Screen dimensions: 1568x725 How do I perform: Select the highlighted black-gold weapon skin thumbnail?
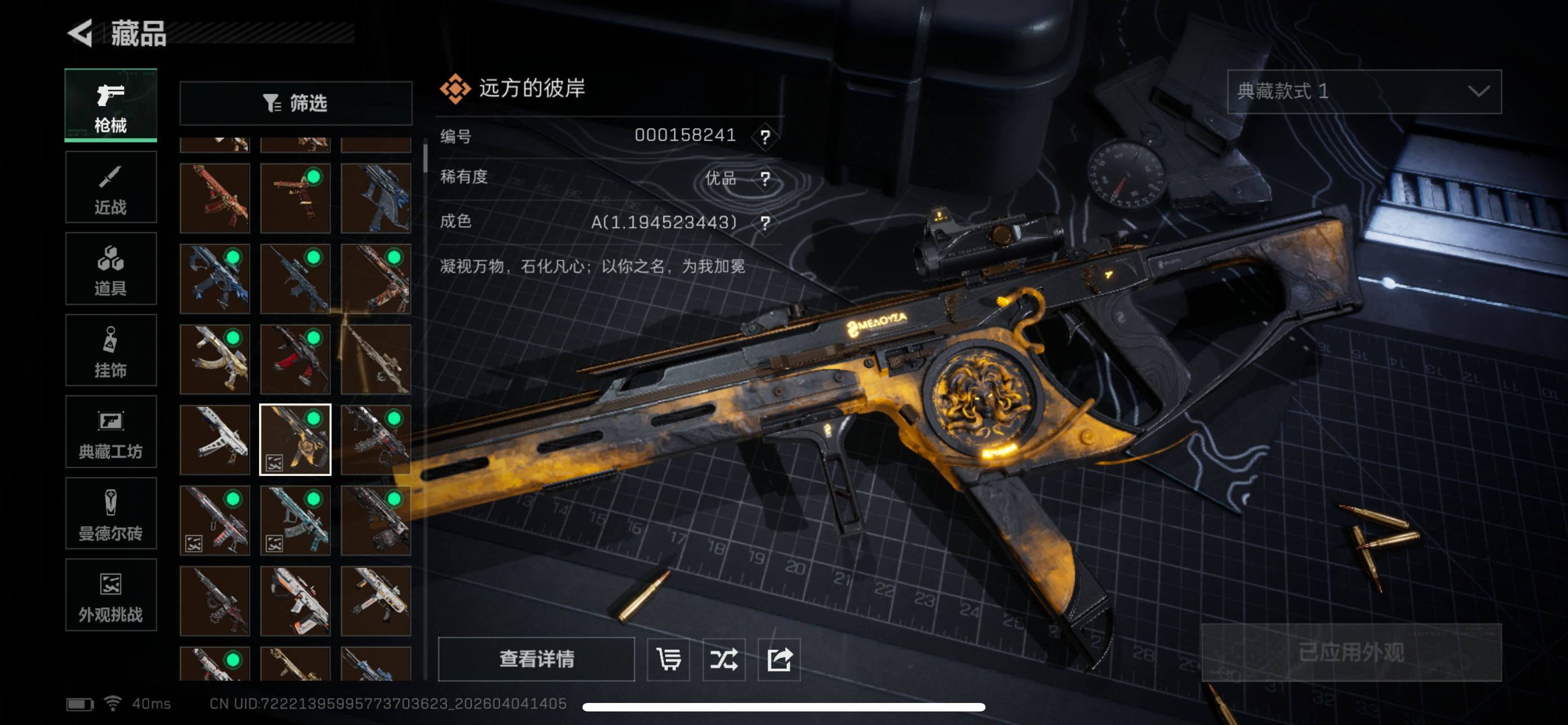(x=295, y=439)
